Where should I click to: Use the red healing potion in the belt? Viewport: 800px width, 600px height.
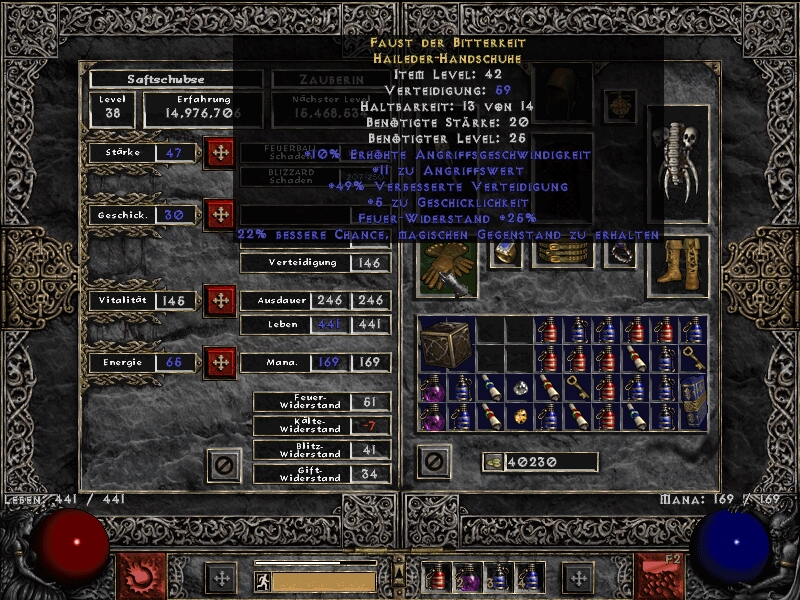(437, 578)
